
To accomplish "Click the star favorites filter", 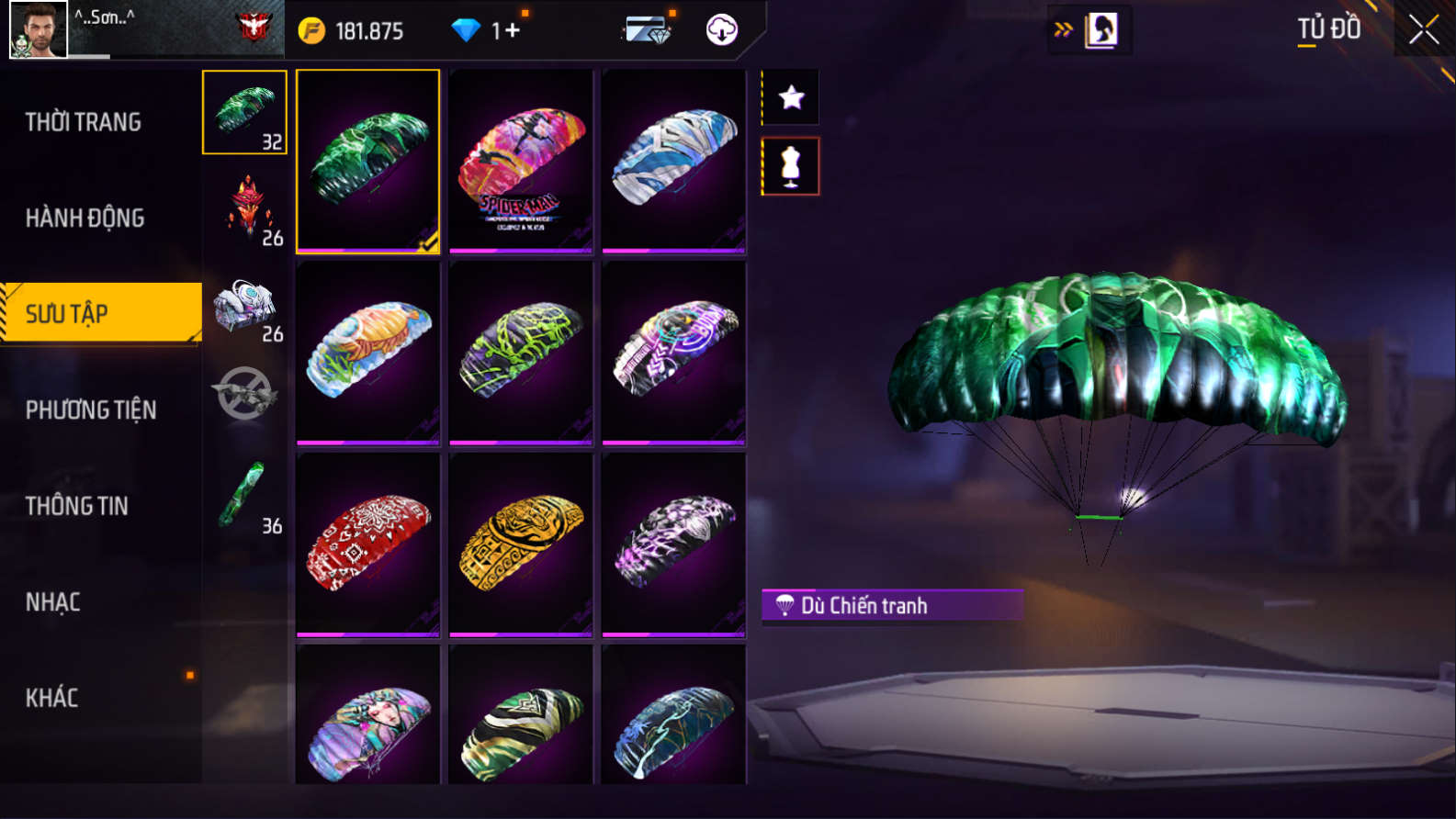I will click(791, 97).
